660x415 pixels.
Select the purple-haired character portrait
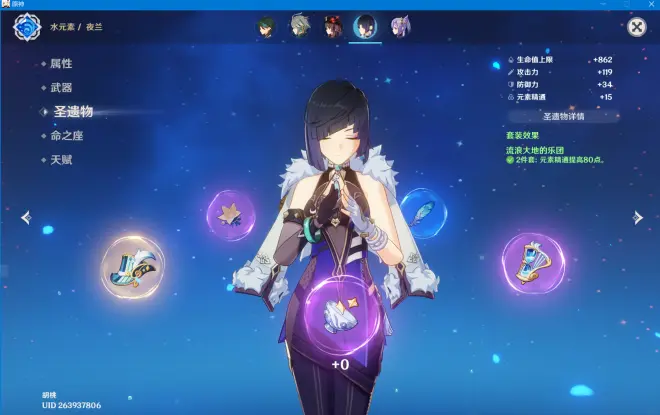(x=400, y=26)
